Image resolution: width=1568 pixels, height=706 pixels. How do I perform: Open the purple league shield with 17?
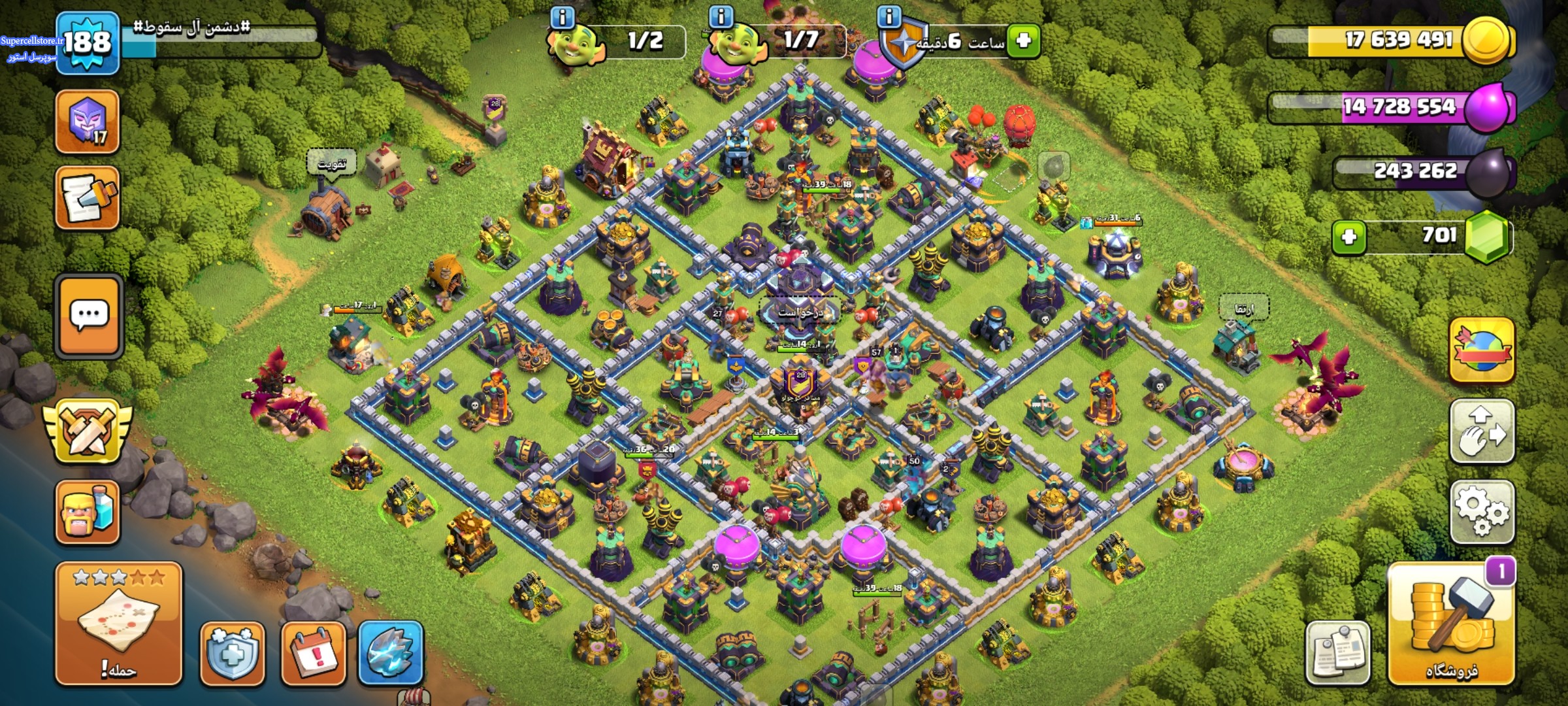click(88, 122)
